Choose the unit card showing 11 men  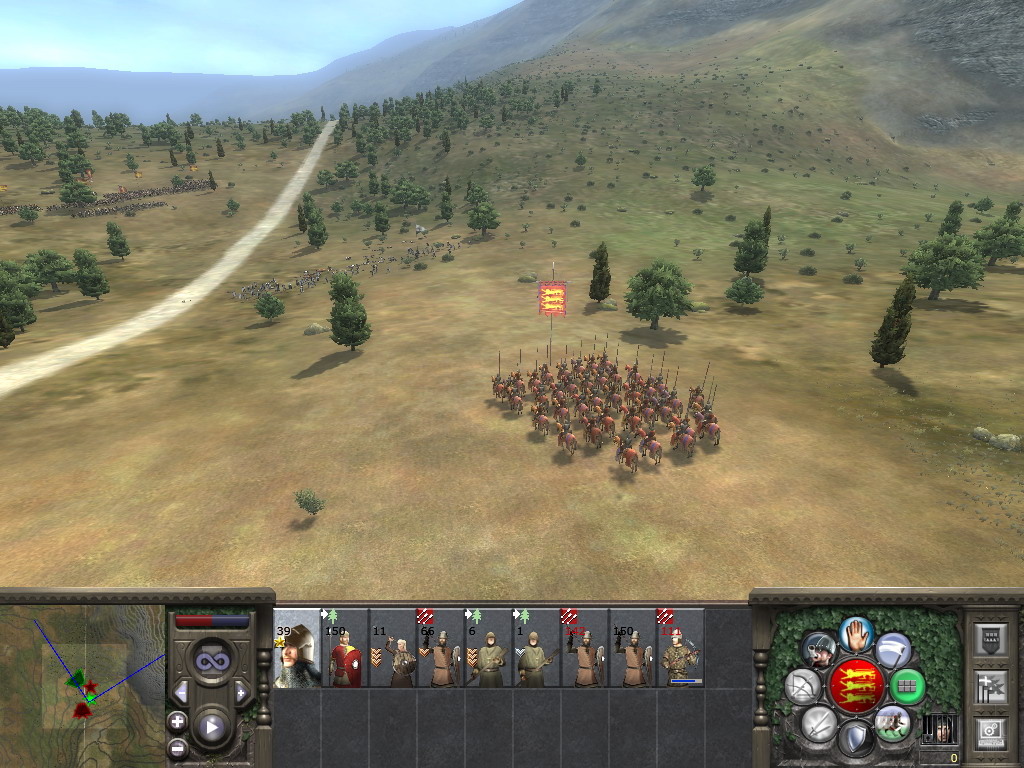[393, 648]
